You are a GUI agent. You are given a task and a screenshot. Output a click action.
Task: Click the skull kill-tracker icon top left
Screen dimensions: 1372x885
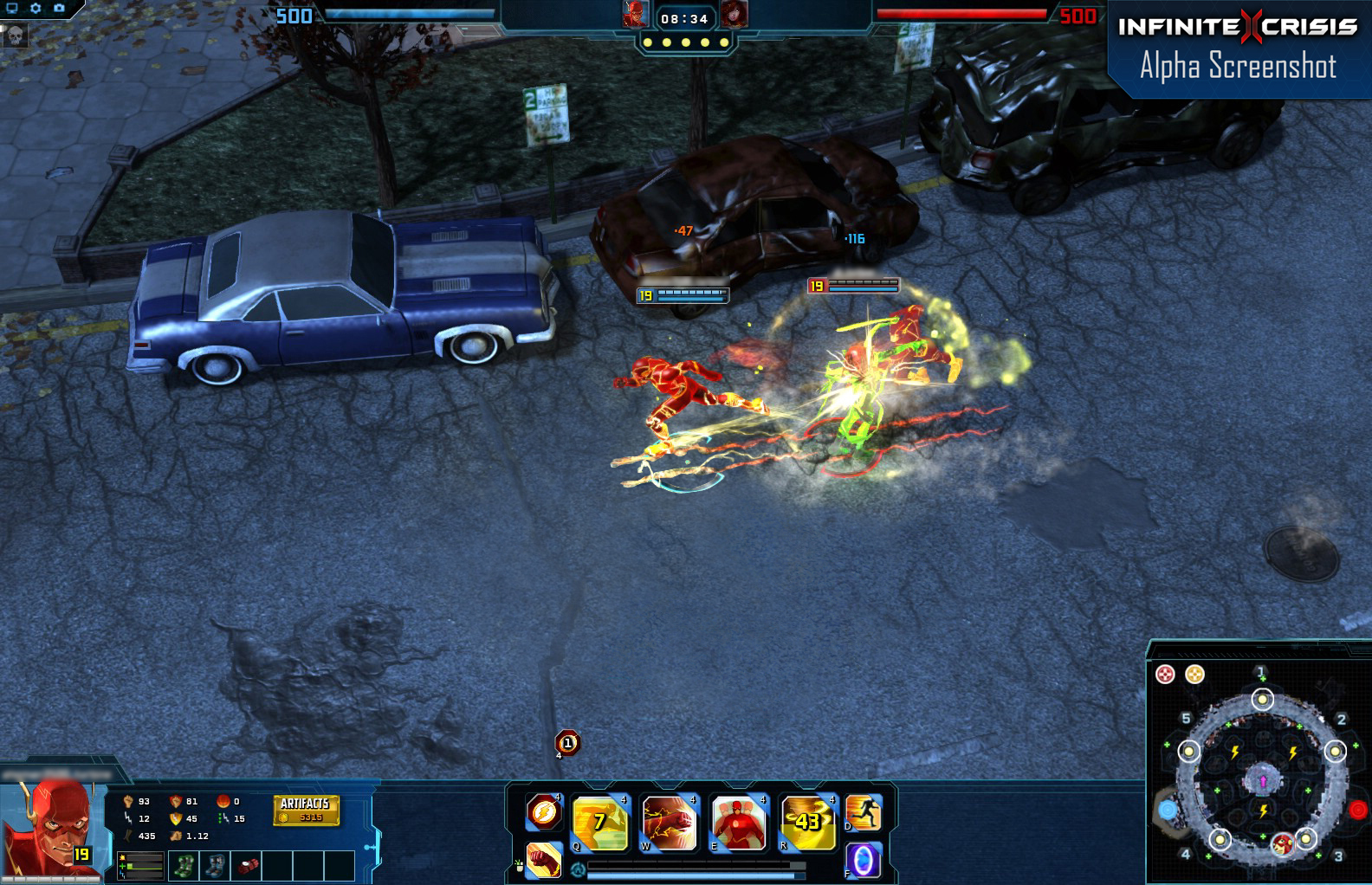pos(15,36)
